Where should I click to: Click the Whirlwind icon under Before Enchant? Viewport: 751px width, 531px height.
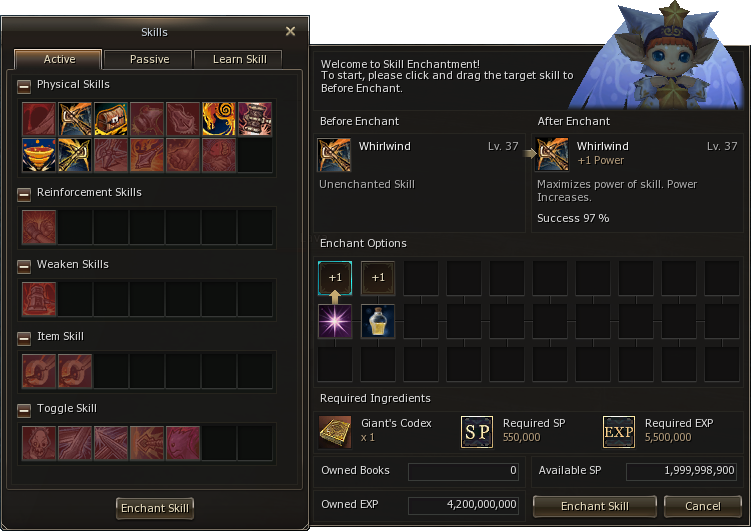click(334, 155)
